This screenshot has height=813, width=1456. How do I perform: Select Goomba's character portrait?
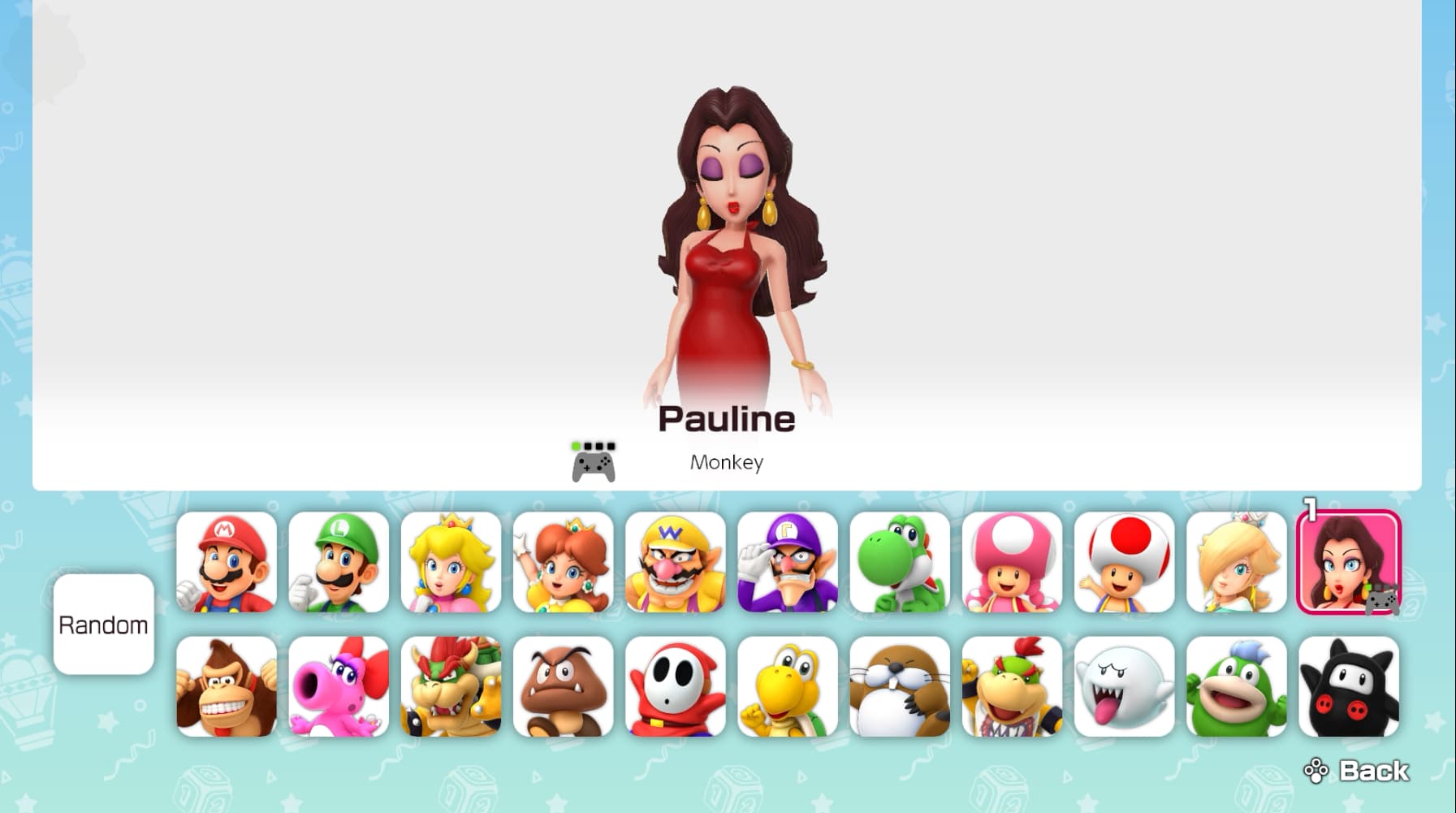point(564,689)
